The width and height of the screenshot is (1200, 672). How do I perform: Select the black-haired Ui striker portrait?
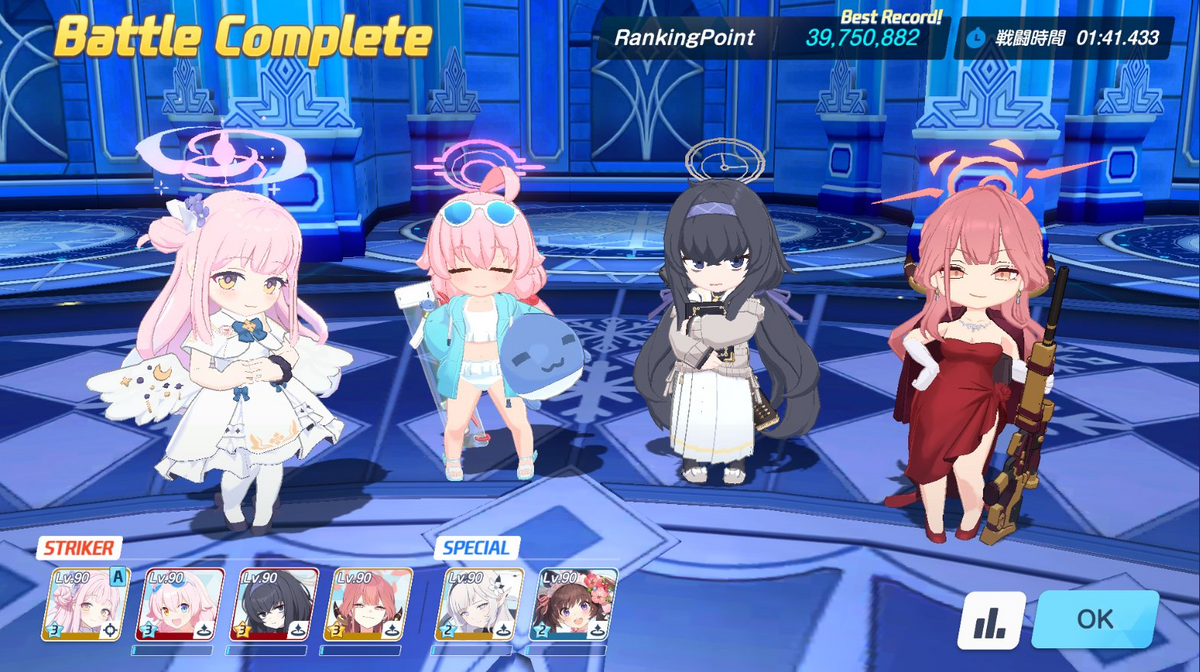point(275,605)
